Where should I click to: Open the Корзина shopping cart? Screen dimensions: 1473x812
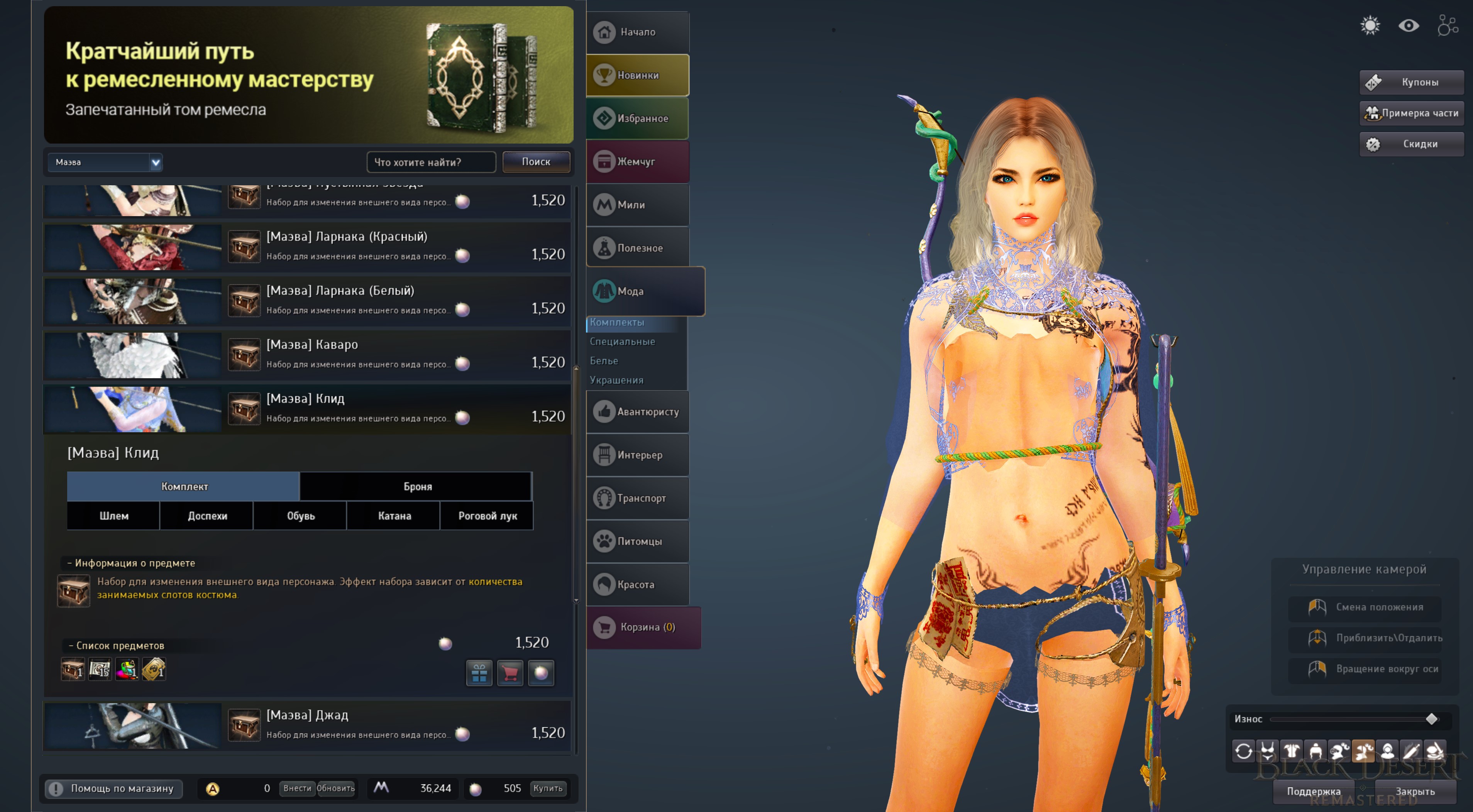click(x=643, y=627)
